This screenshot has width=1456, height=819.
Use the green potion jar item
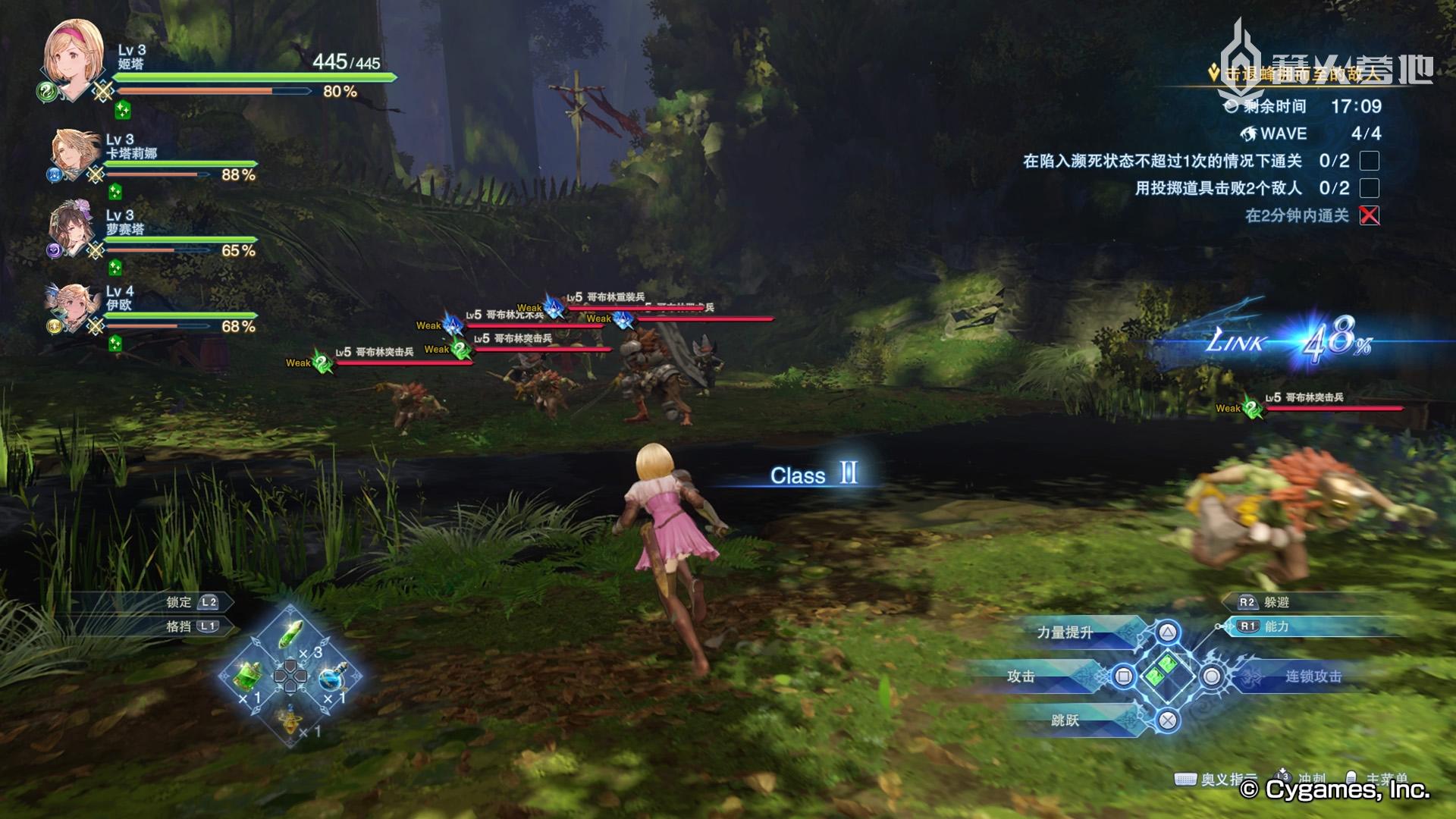(x=248, y=673)
